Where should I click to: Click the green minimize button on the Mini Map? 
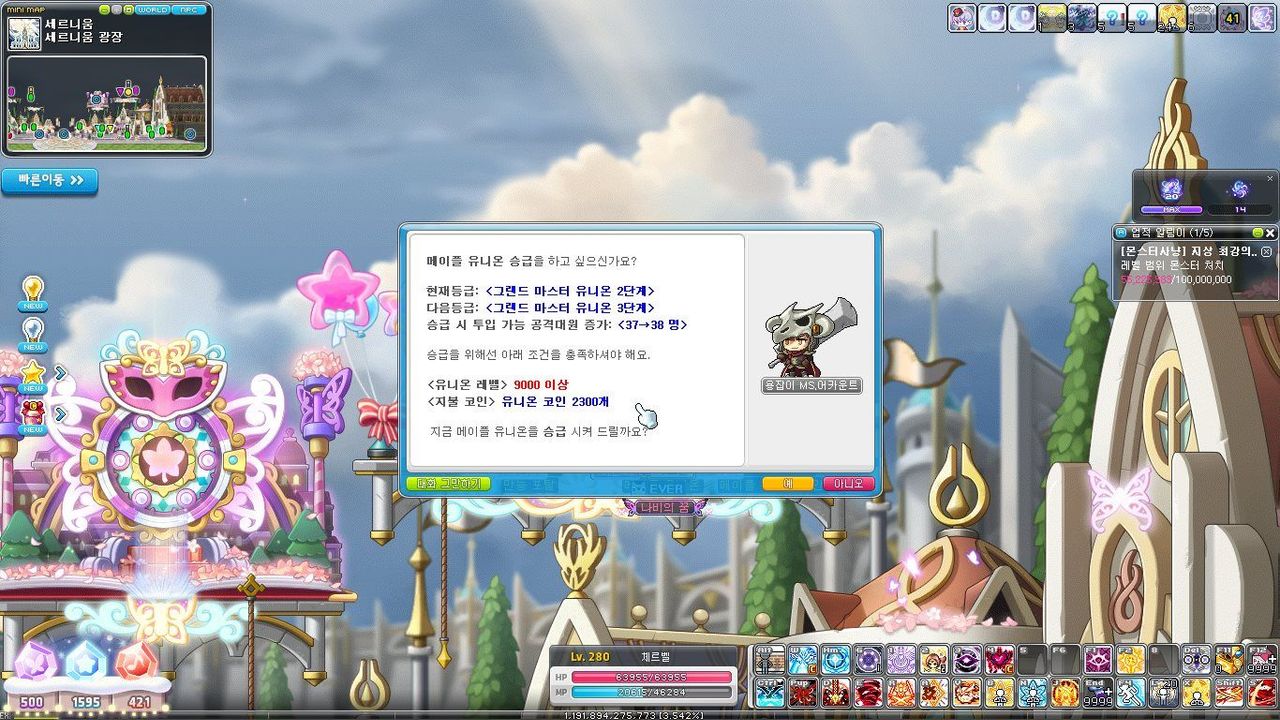[x=104, y=9]
